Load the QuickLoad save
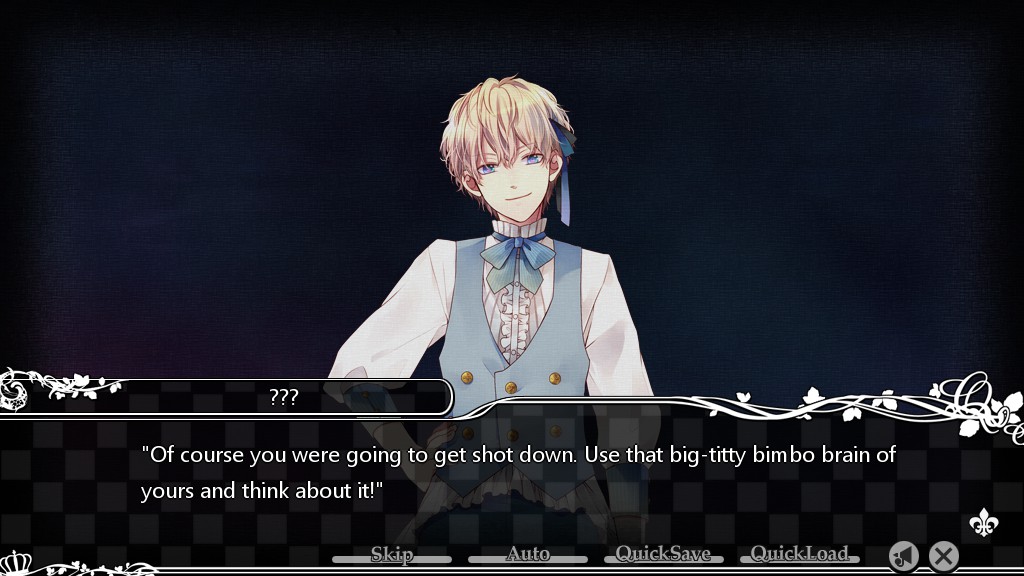Screen dimensions: 1024x576 pyautogui.click(x=799, y=555)
